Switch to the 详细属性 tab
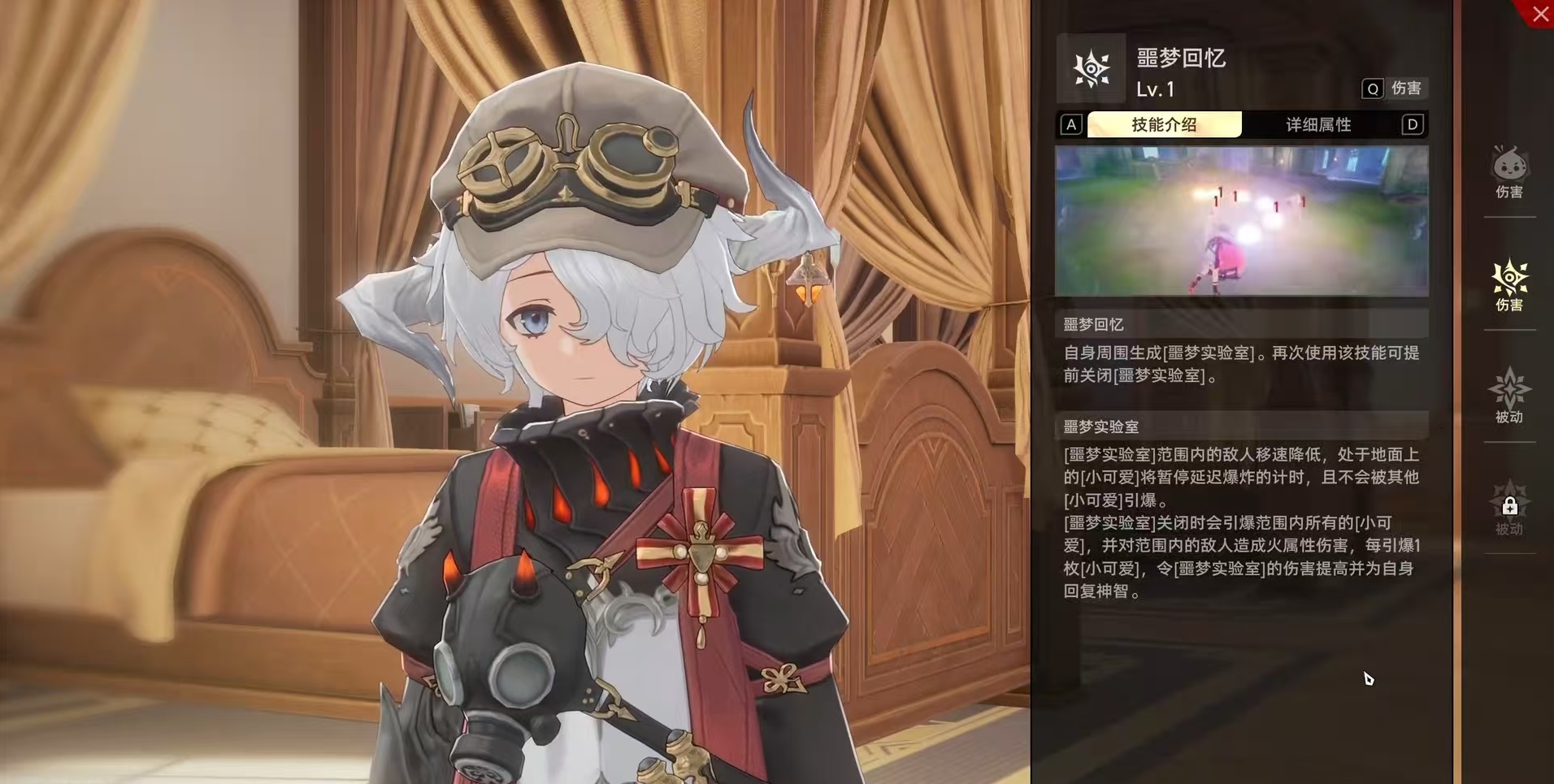This screenshot has height=784, width=1554. 1317,124
